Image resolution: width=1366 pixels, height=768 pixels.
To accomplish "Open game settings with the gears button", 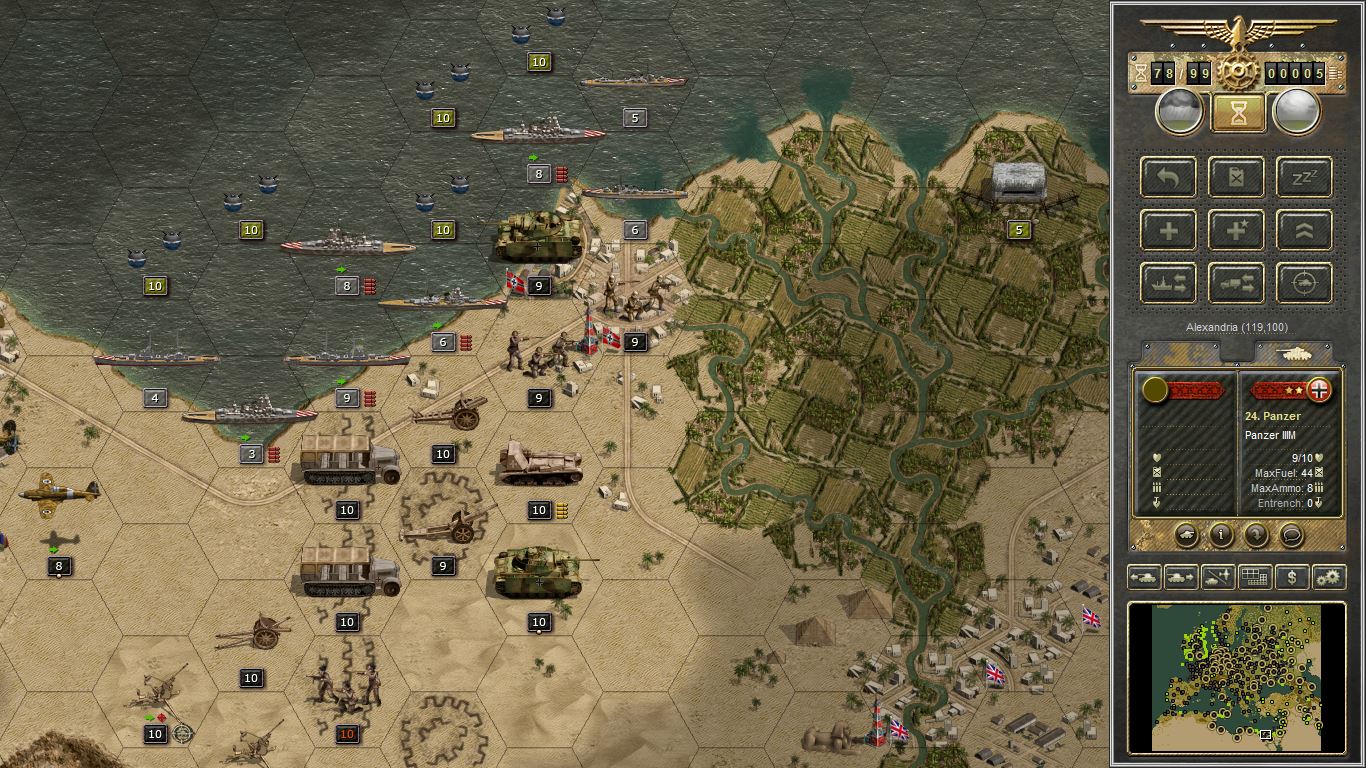I will pyautogui.click(x=1328, y=578).
